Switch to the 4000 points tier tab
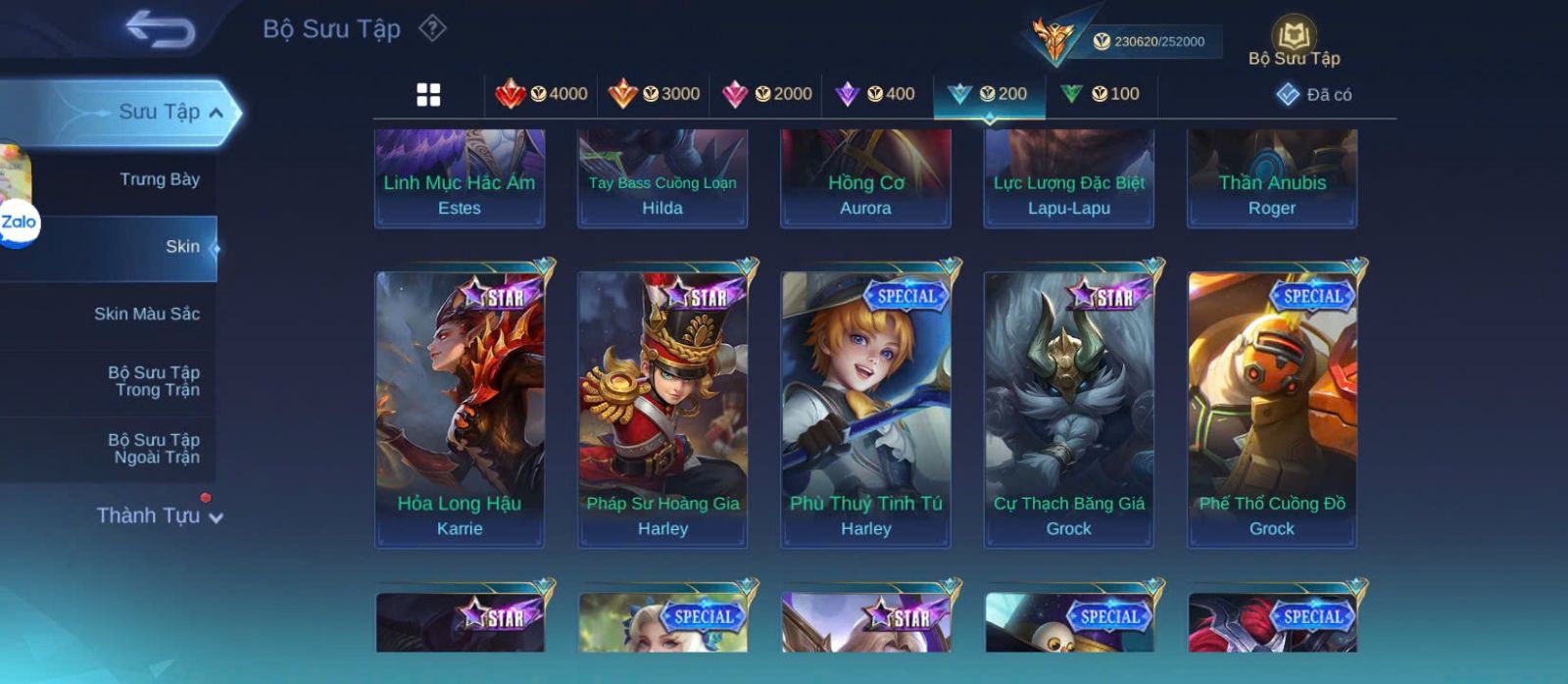 tap(542, 94)
